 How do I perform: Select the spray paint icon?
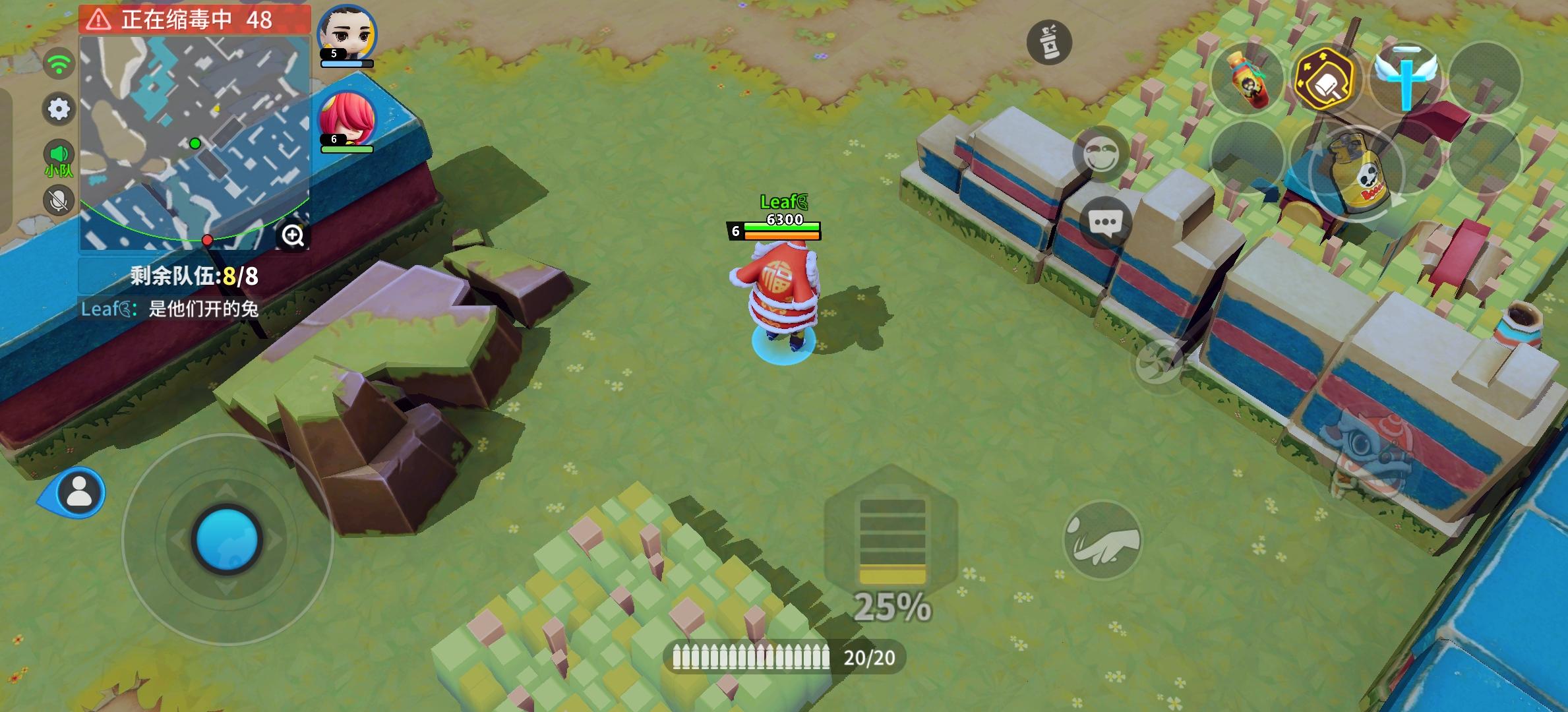point(1051,42)
